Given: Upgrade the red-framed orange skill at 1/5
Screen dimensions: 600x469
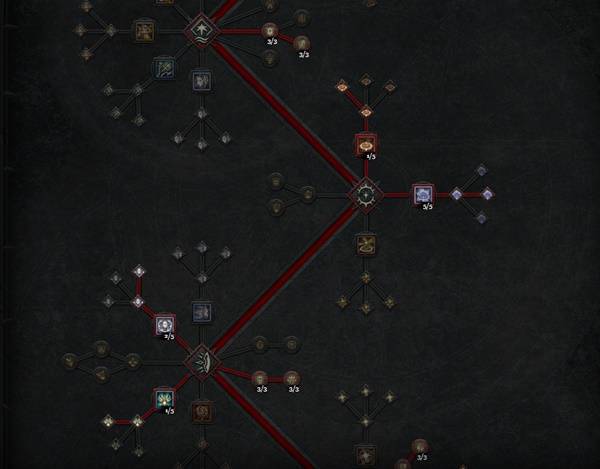Looking at the screenshot, I should pos(366,144).
